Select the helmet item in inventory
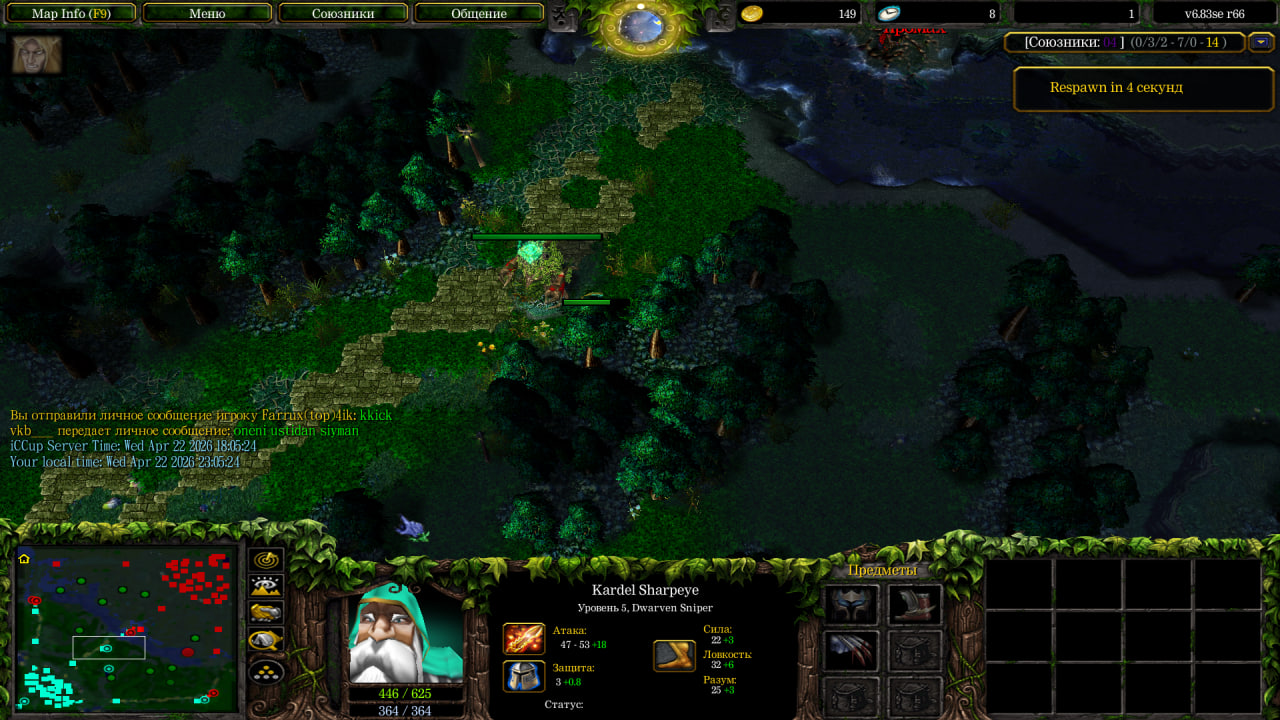 point(851,605)
